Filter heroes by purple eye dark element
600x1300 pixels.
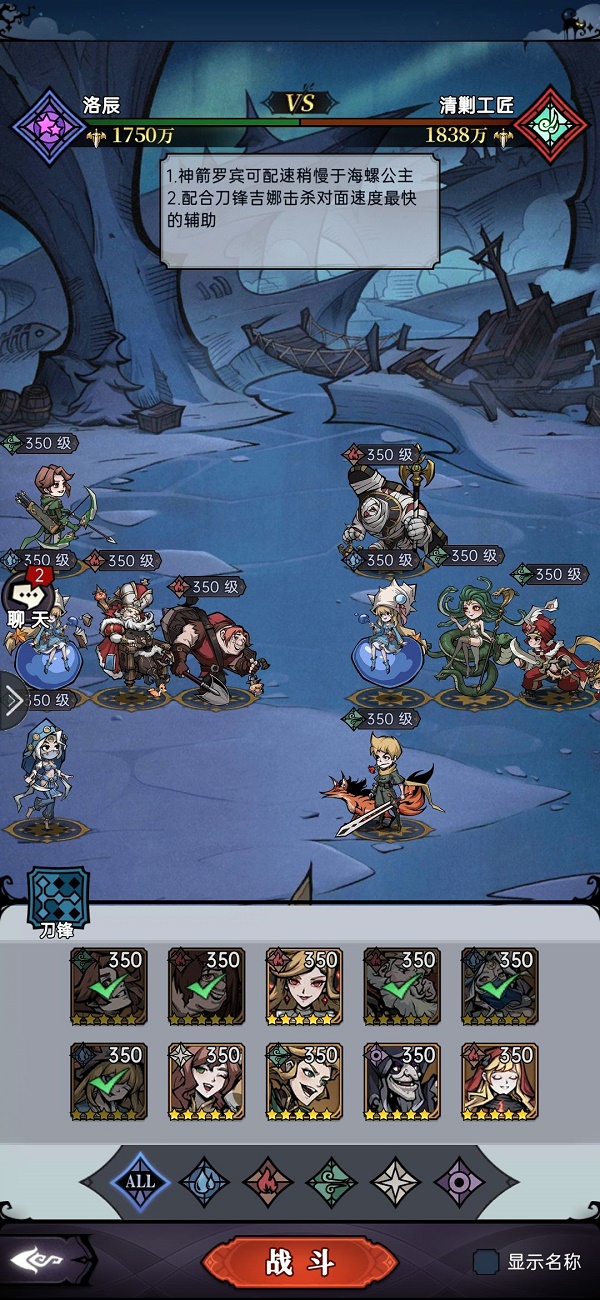(460, 1181)
